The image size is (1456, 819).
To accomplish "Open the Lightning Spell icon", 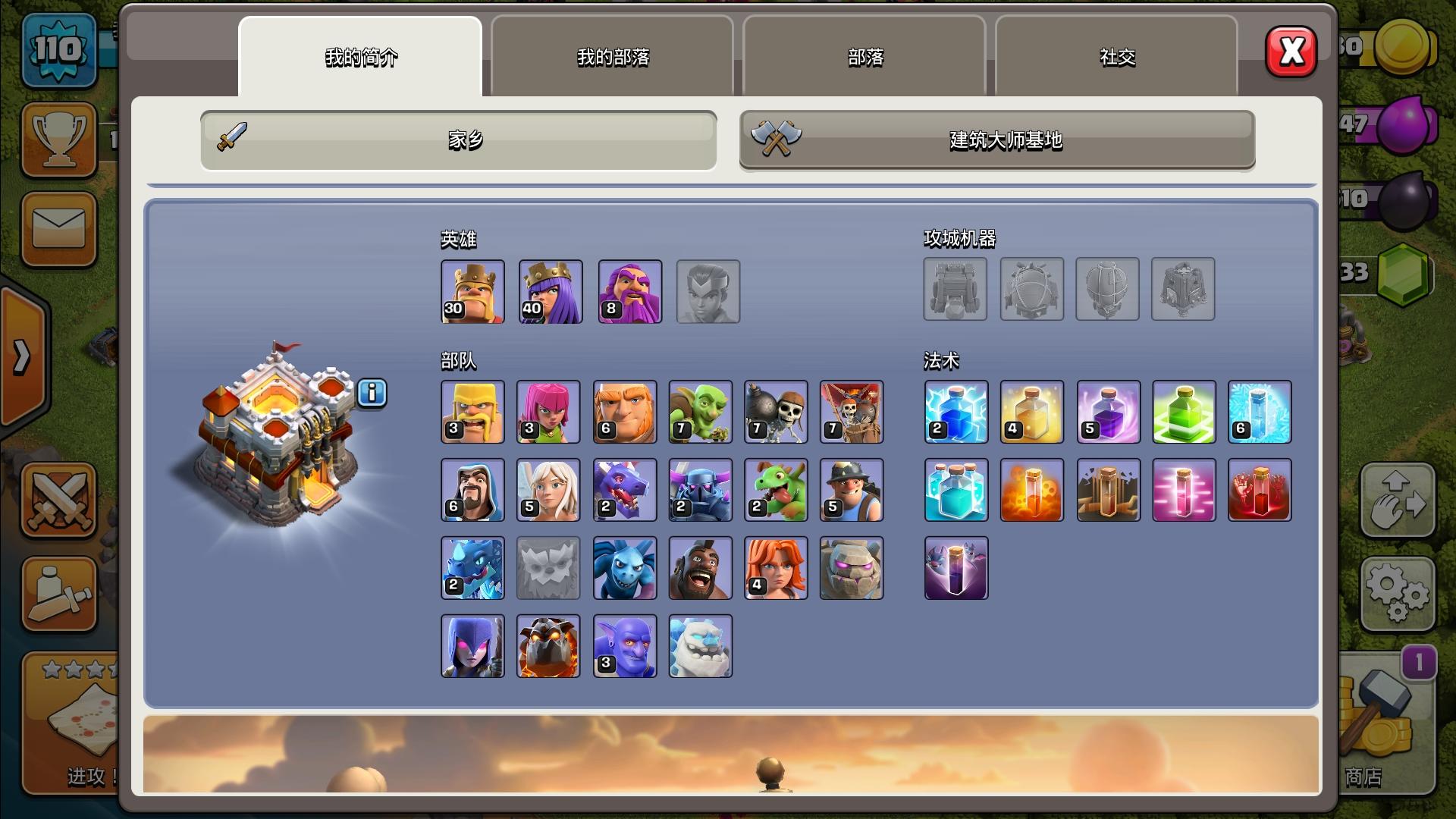I will click(x=955, y=412).
